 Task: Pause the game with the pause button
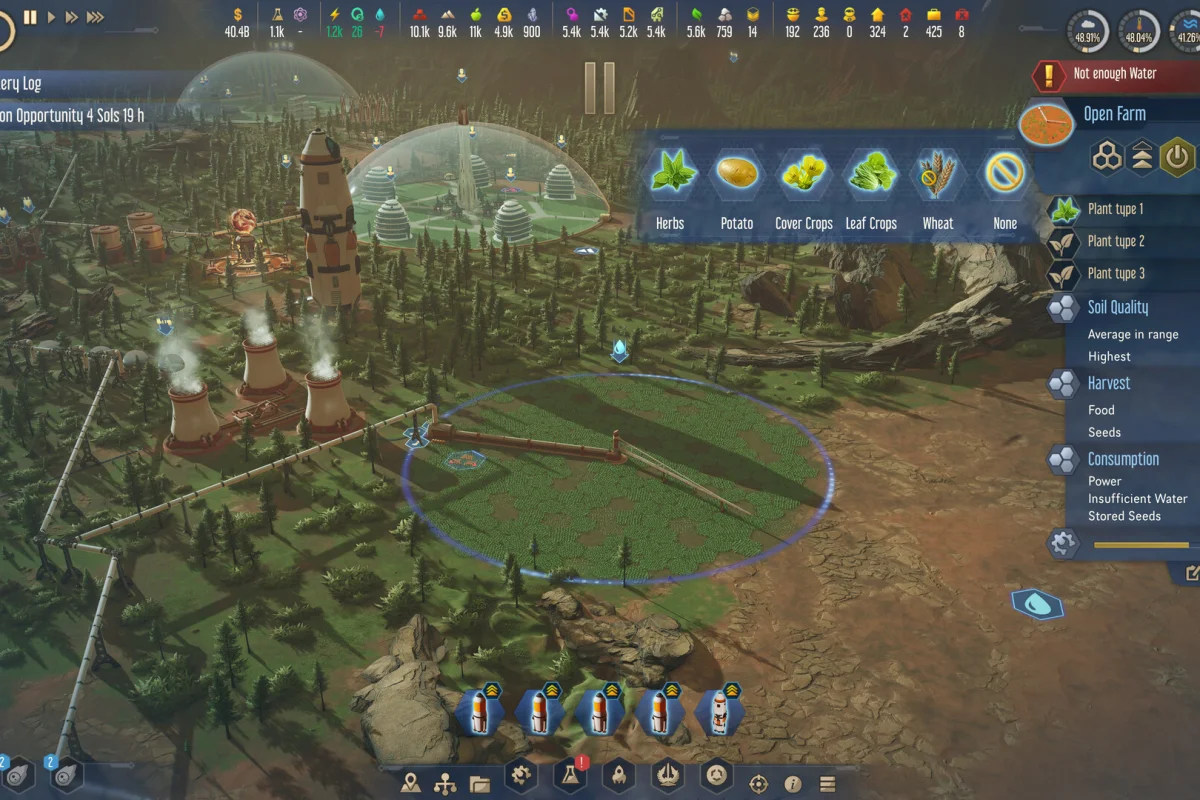tap(30, 17)
